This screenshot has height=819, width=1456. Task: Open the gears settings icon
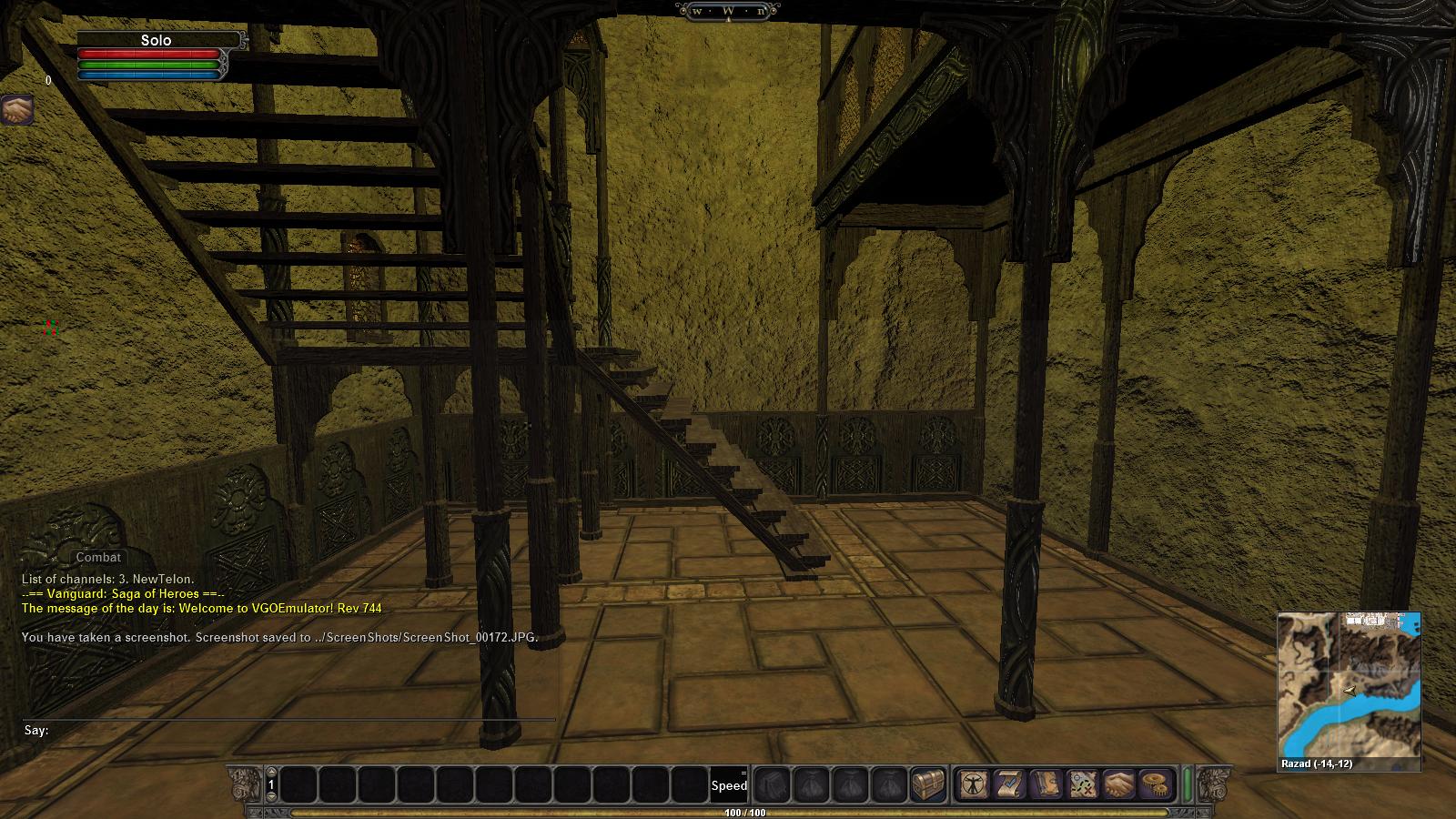[x=1157, y=784]
